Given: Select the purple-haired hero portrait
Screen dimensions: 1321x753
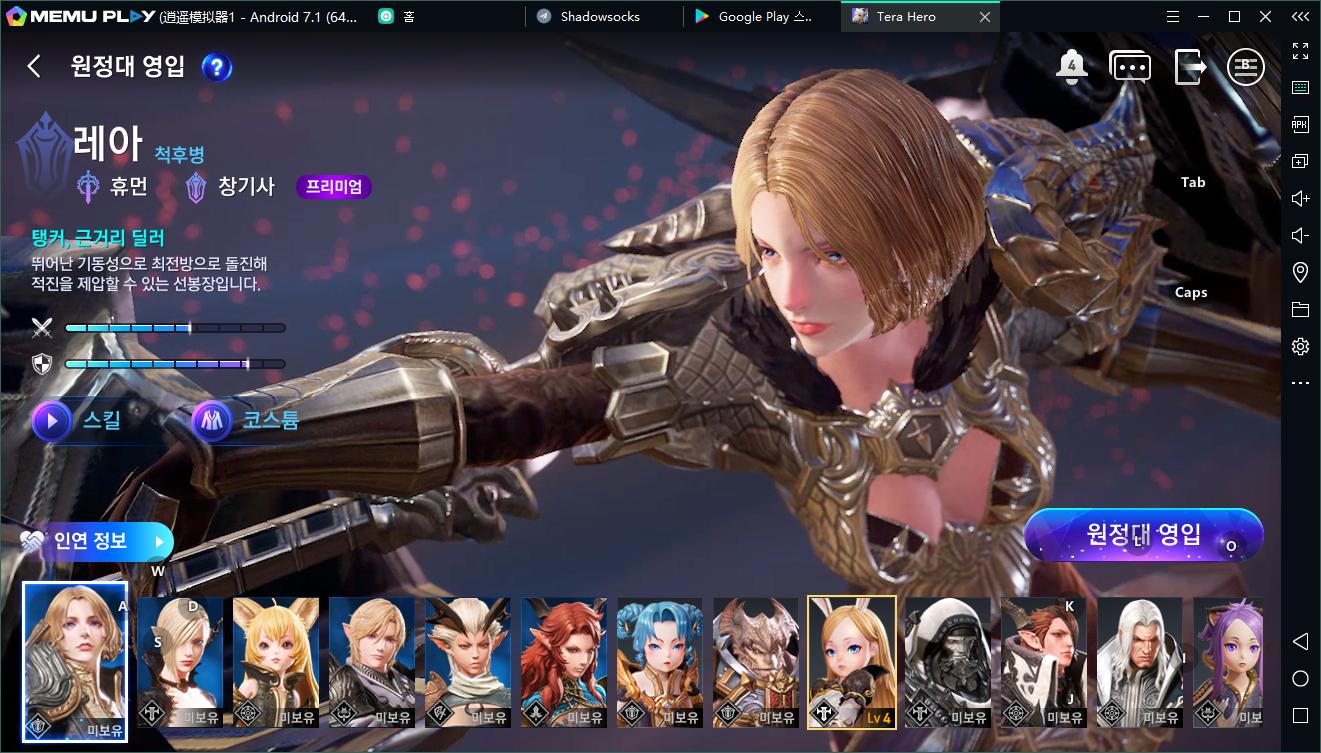Looking at the screenshot, I should tap(1229, 661).
